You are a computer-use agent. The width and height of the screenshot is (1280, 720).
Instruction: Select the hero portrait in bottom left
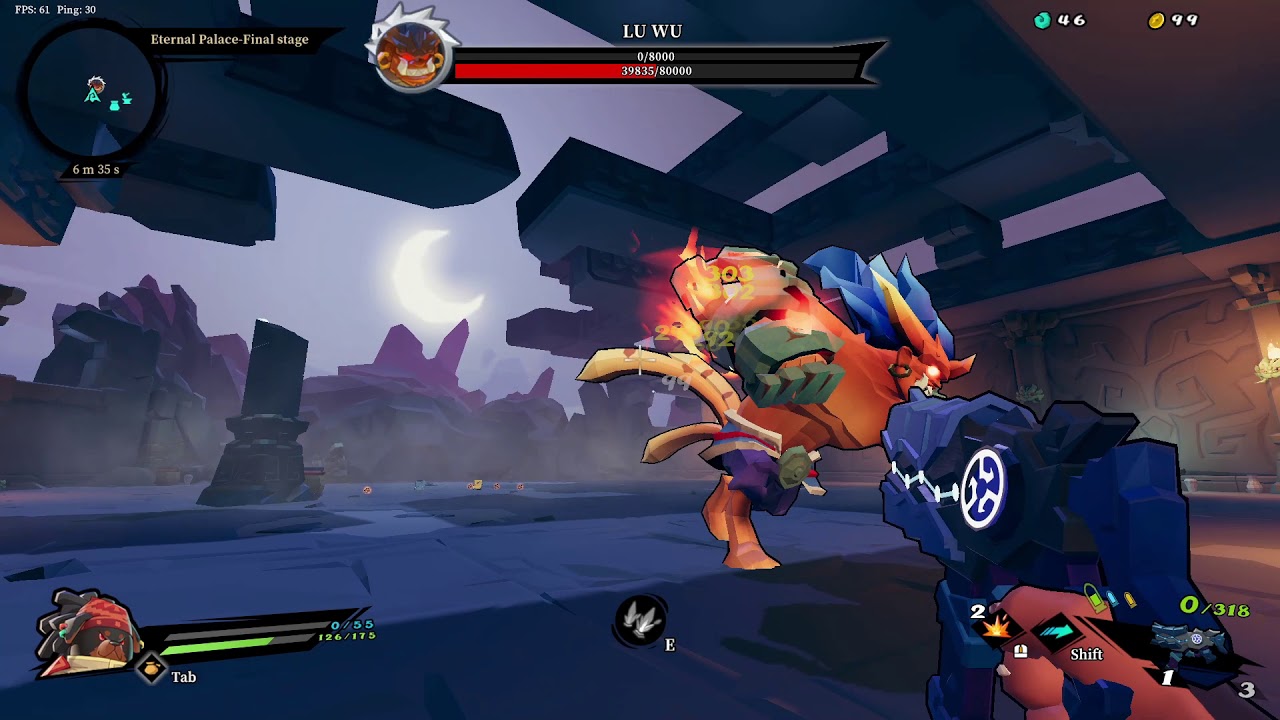pyautogui.click(x=85, y=638)
